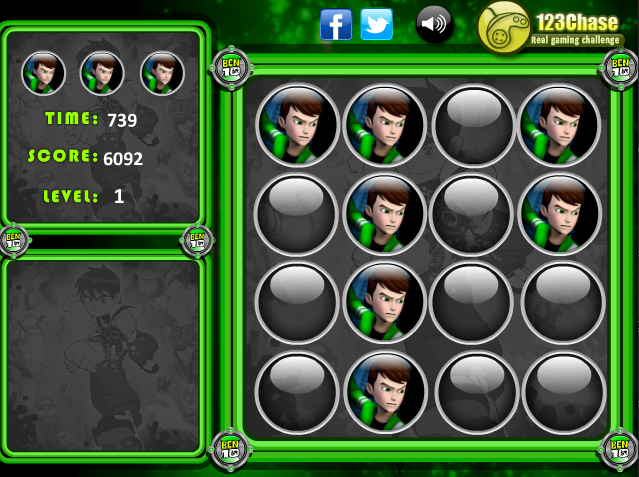The width and height of the screenshot is (639, 477).
Task: Toggle the sound speaker button
Action: click(434, 24)
